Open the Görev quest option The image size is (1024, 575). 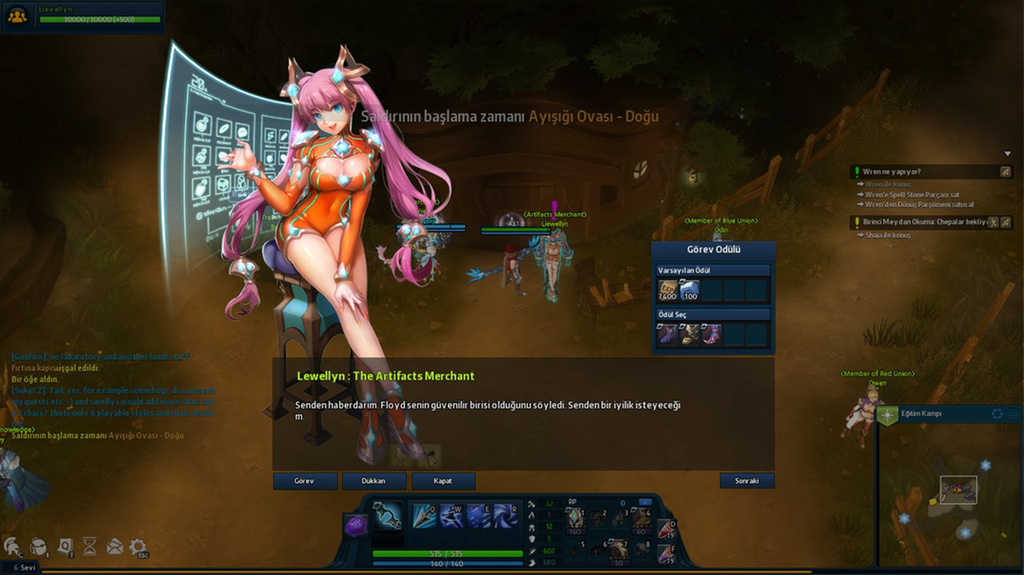tap(304, 481)
